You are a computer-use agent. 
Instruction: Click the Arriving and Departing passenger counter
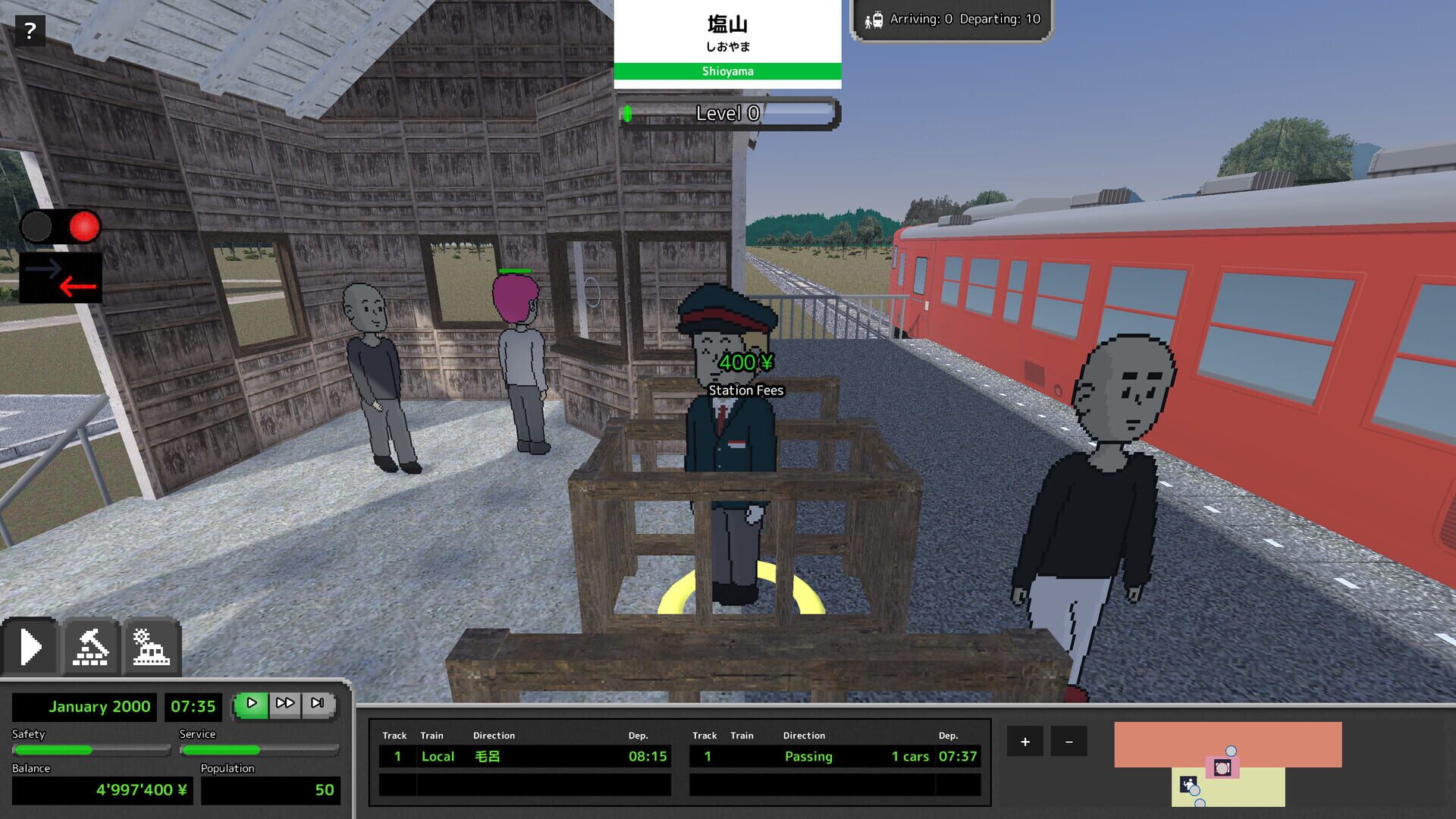click(x=952, y=20)
